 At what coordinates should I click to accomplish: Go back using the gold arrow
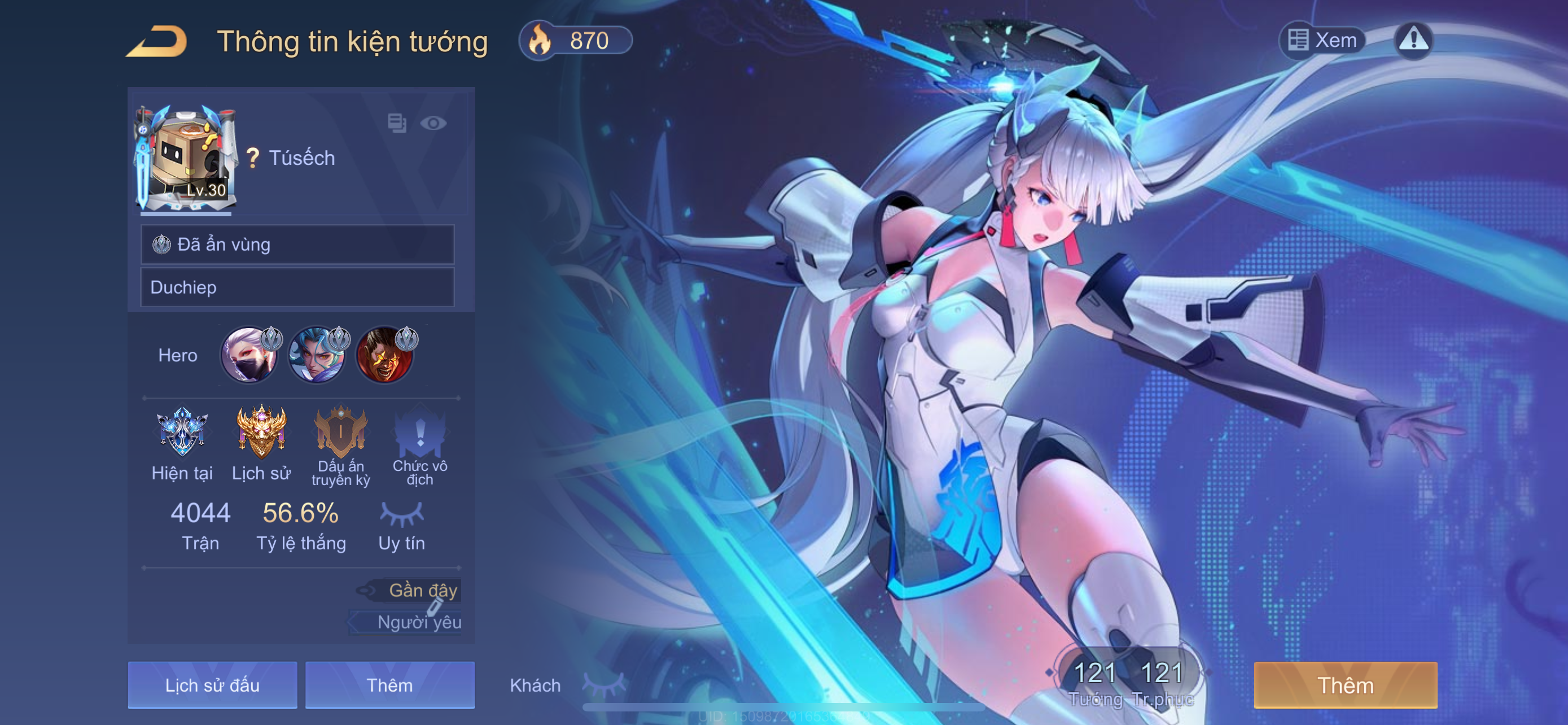pyautogui.click(x=157, y=41)
